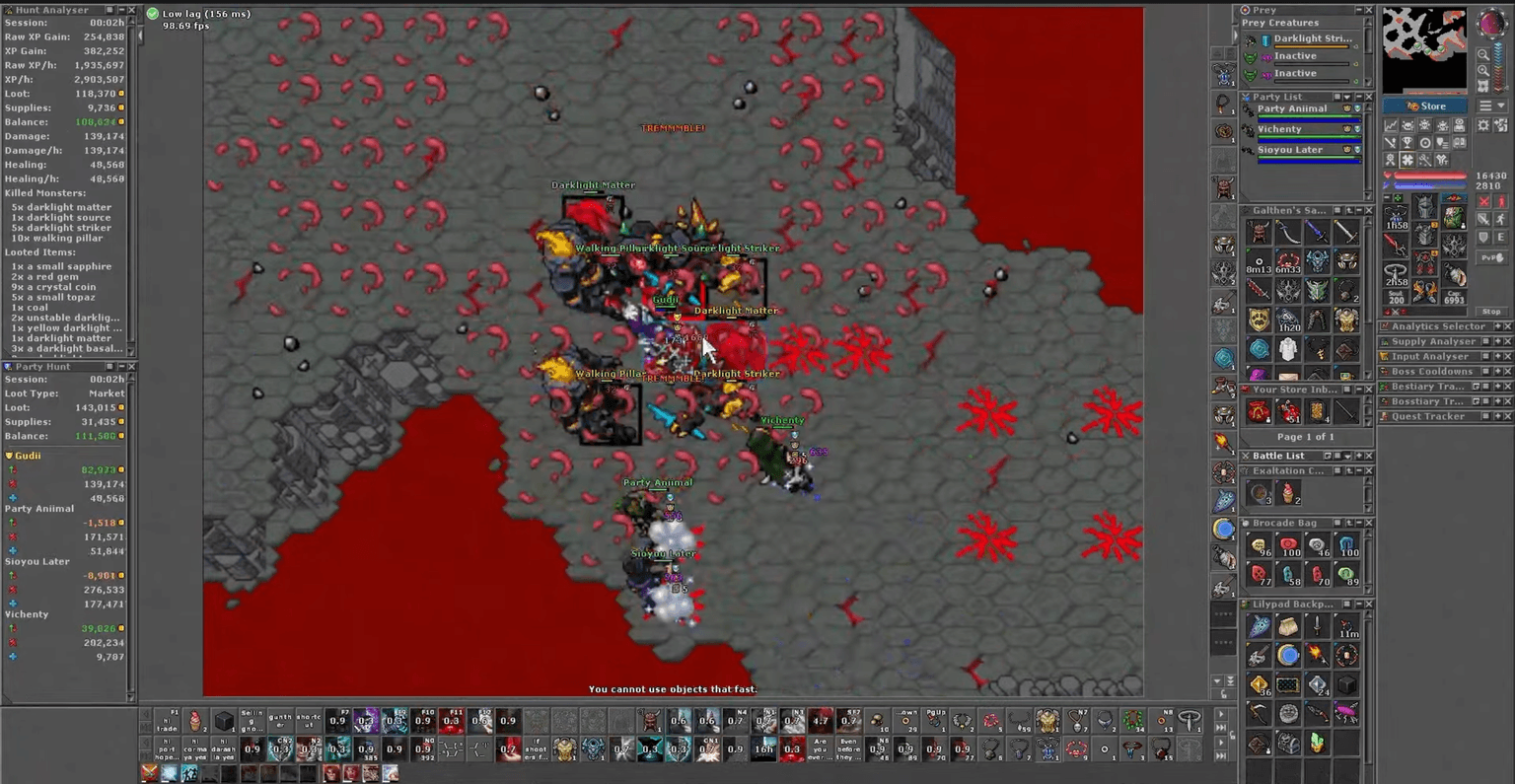Close the Hunt Analyser panel
This screenshot has width=1515, height=784.
pos(131,10)
